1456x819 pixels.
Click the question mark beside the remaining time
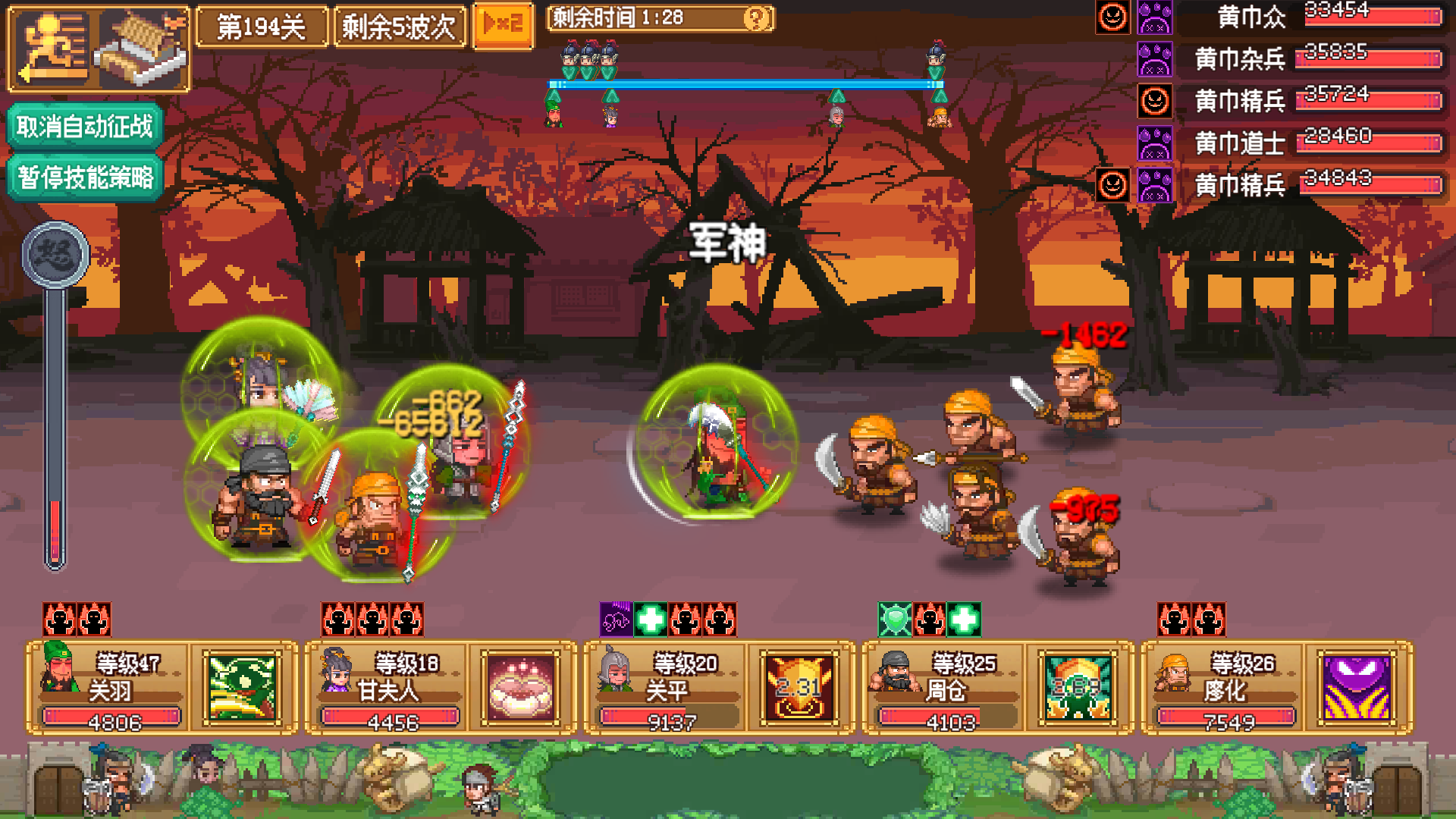[754, 17]
